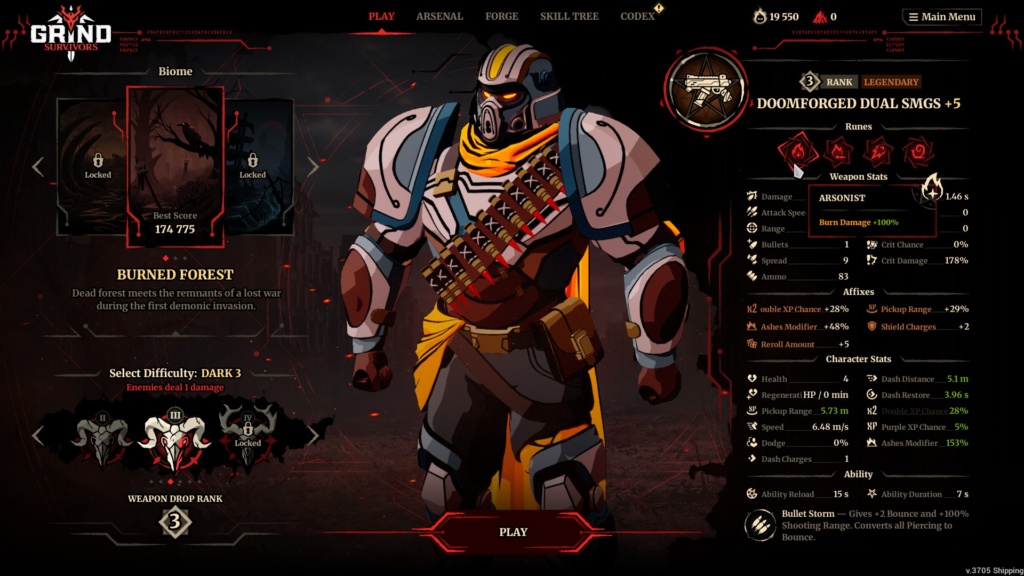The image size is (1024, 576).
Task: Choose the Dark 2 difficulty skull
Action: pyautogui.click(x=102, y=432)
